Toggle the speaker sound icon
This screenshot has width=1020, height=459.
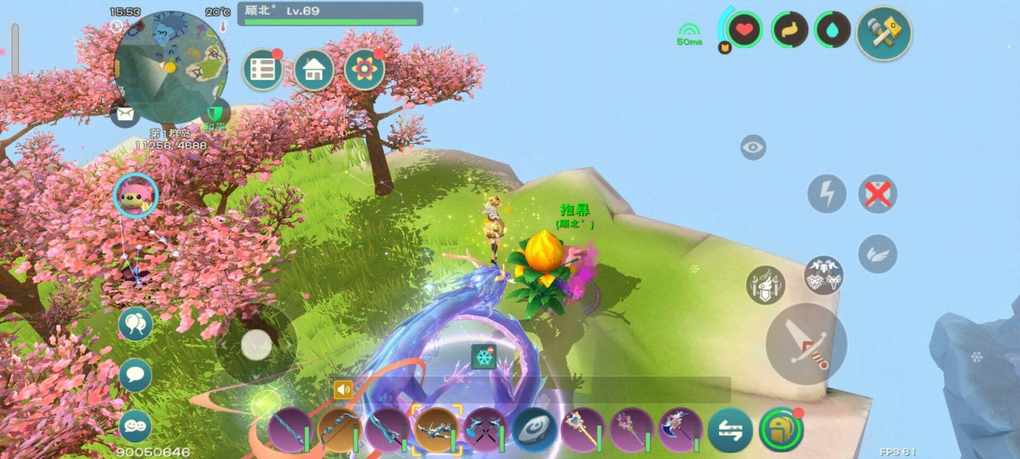(345, 390)
